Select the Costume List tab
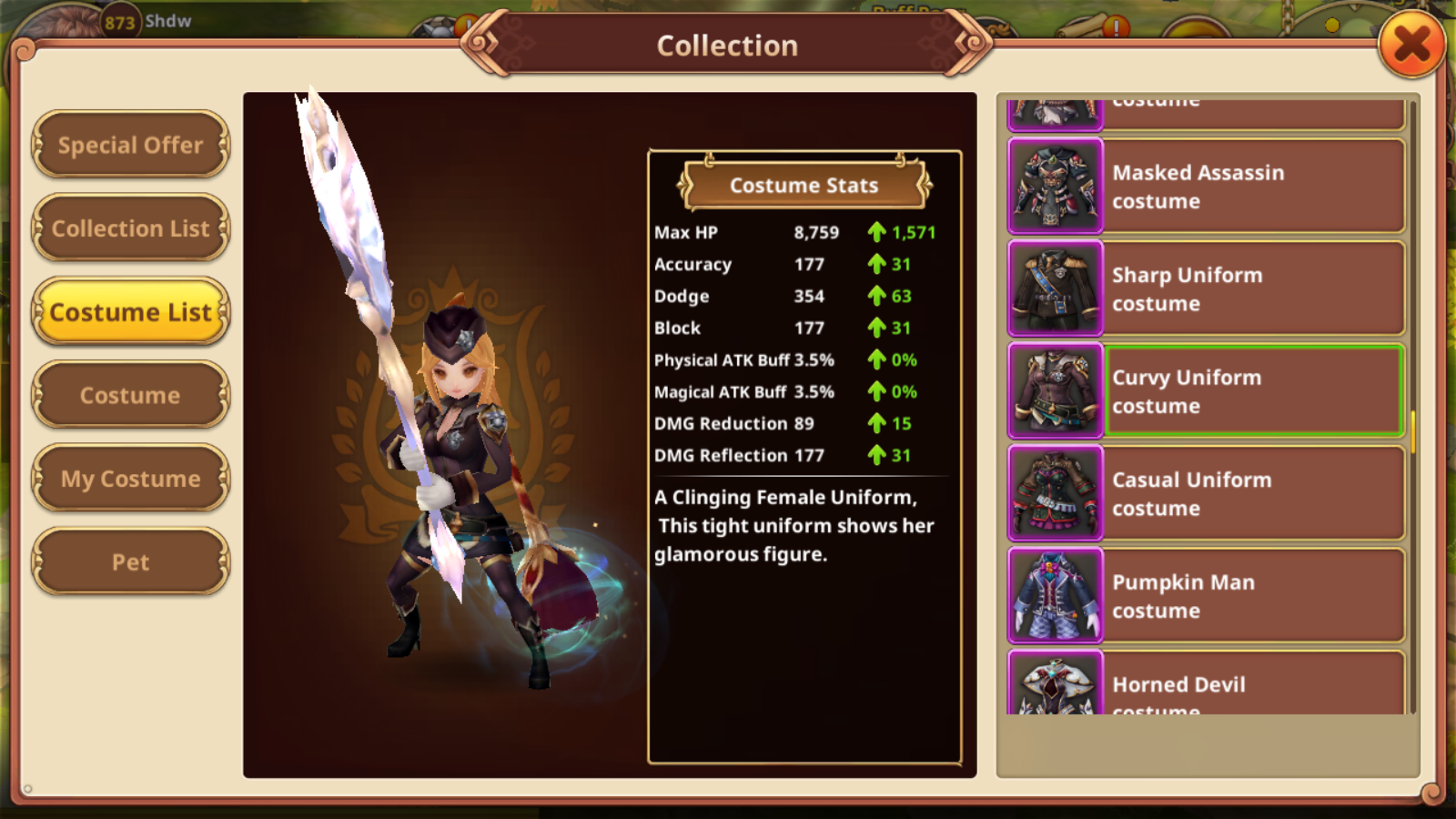Viewport: 1456px width, 819px height. pos(130,312)
